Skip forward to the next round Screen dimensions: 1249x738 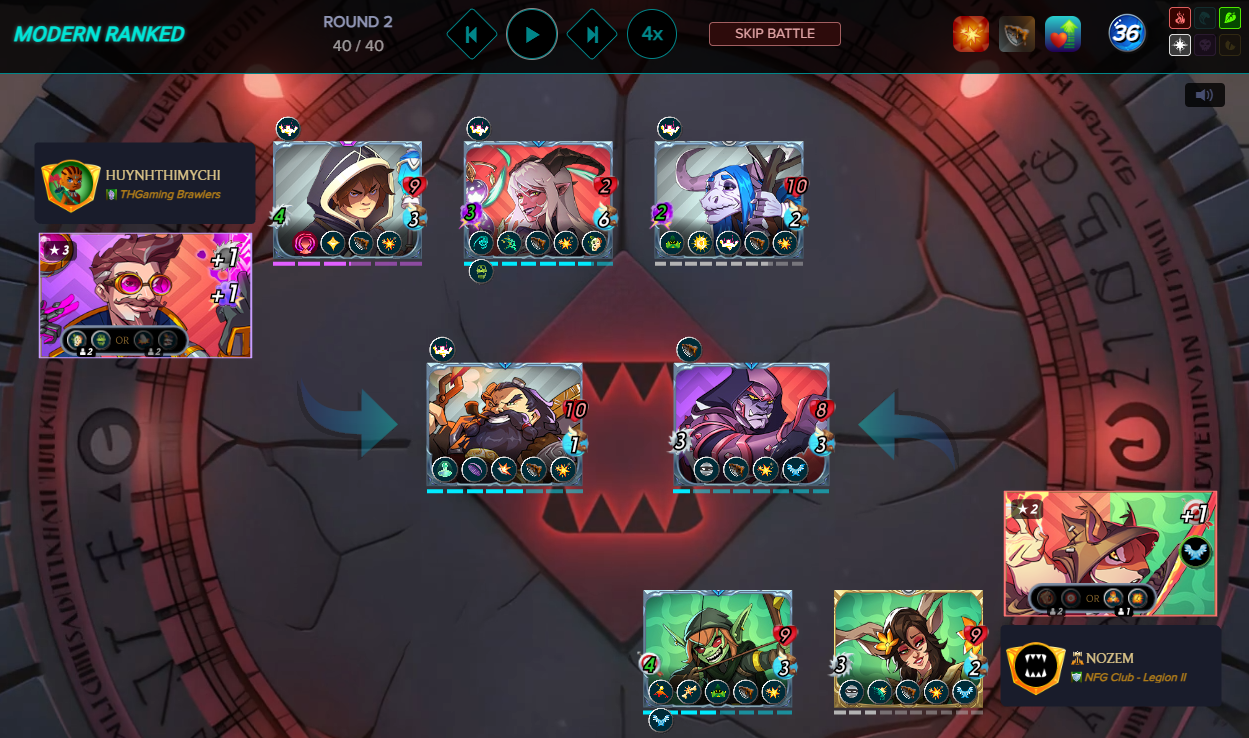click(592, 34)
